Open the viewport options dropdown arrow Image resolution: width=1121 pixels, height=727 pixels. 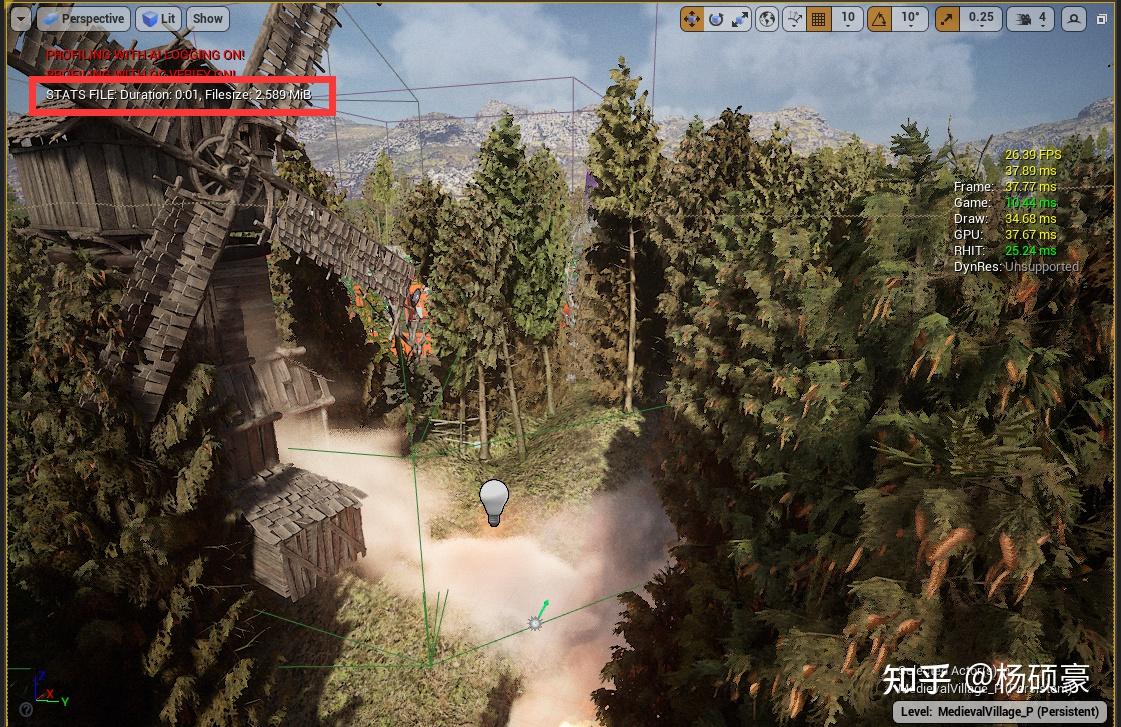coord(21,18)
